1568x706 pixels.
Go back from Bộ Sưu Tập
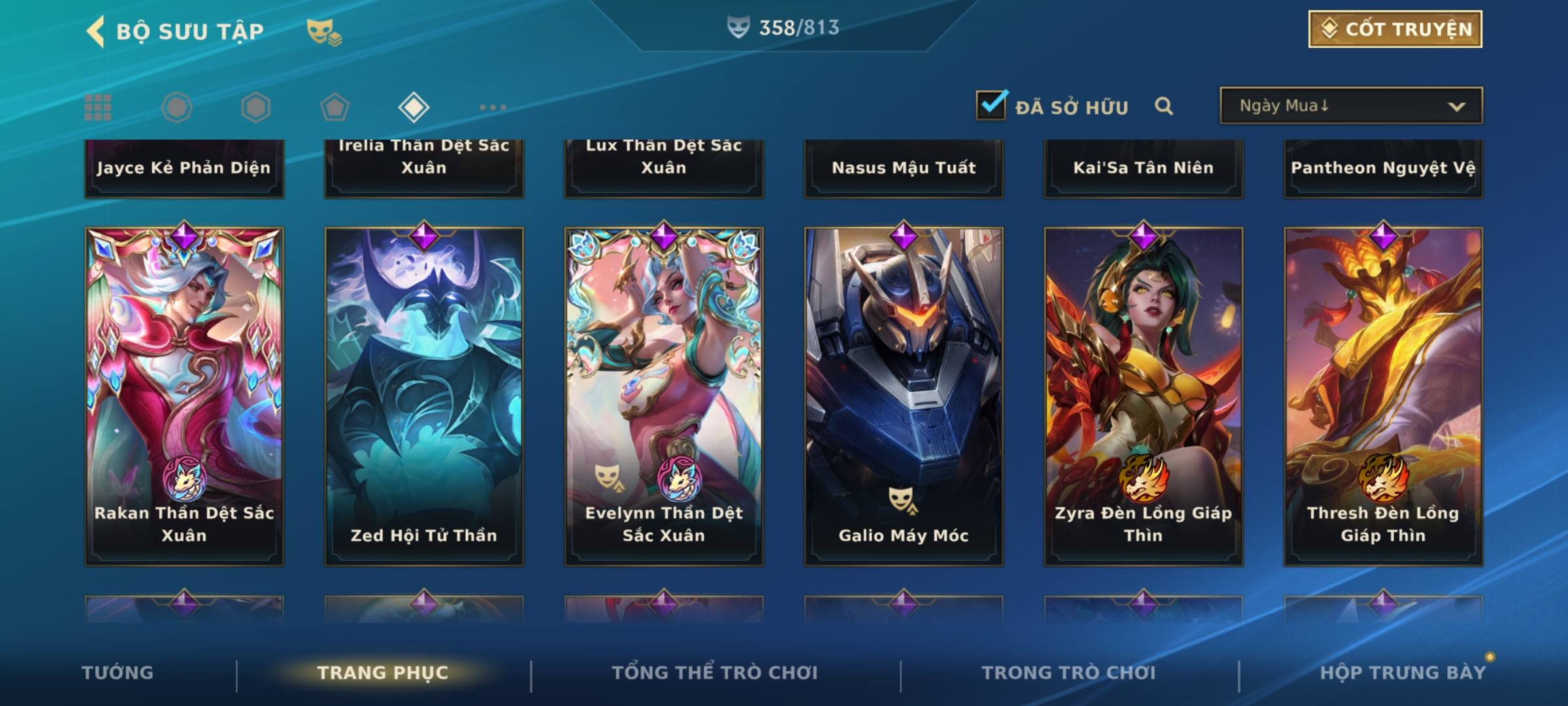pyautogui.click(x=96, y=31)
